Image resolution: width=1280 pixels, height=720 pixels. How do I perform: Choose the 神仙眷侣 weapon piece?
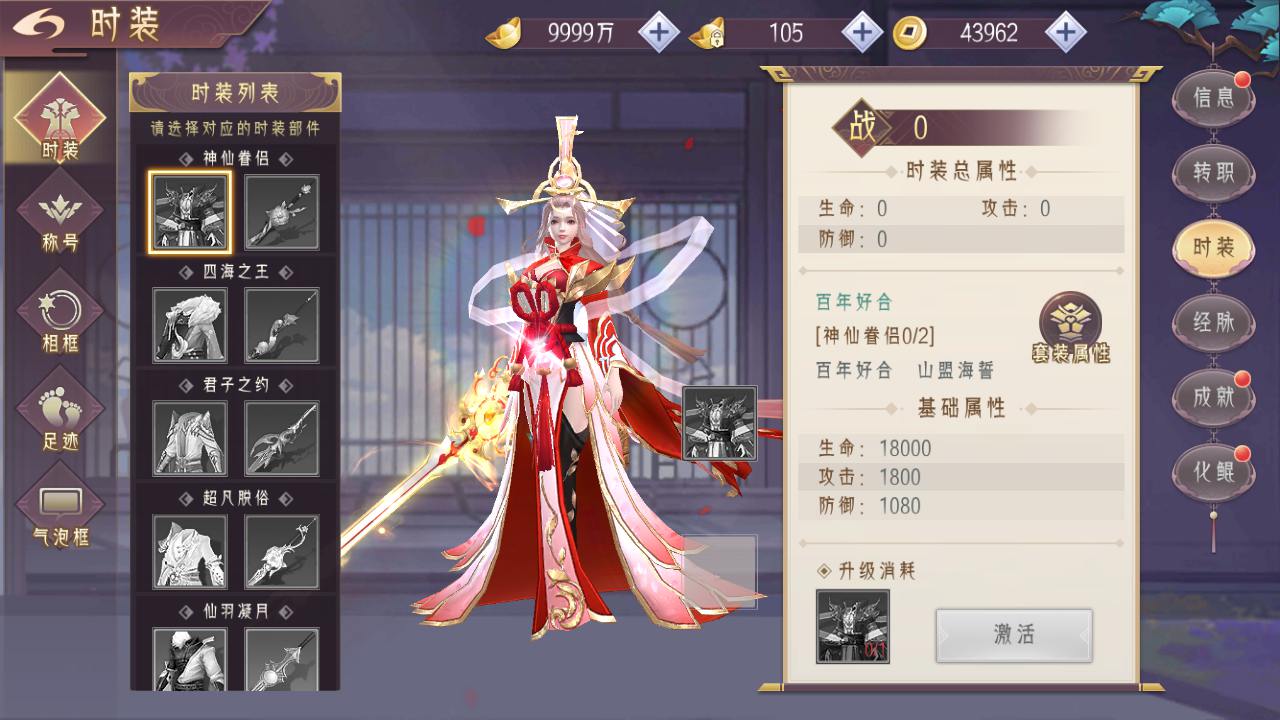[x=282, y=212]
